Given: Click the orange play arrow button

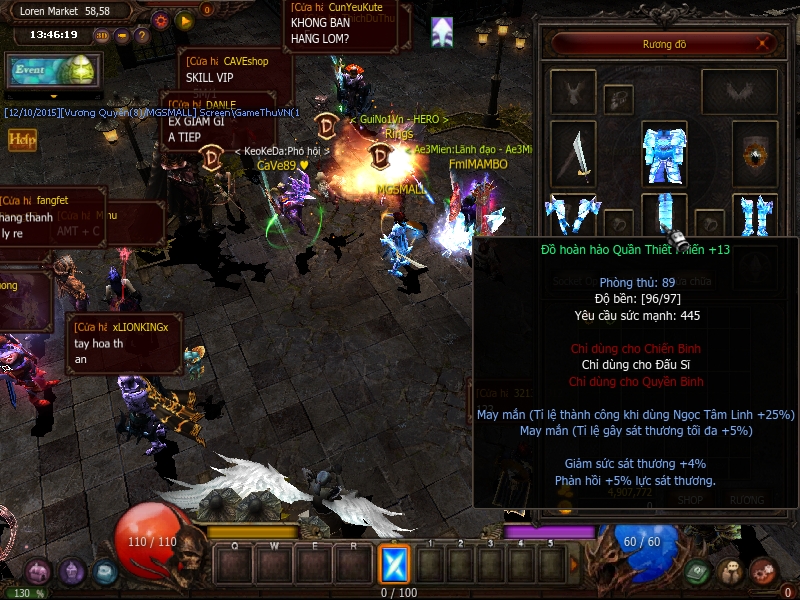Looking at the screenshot, I should [184, 19].
